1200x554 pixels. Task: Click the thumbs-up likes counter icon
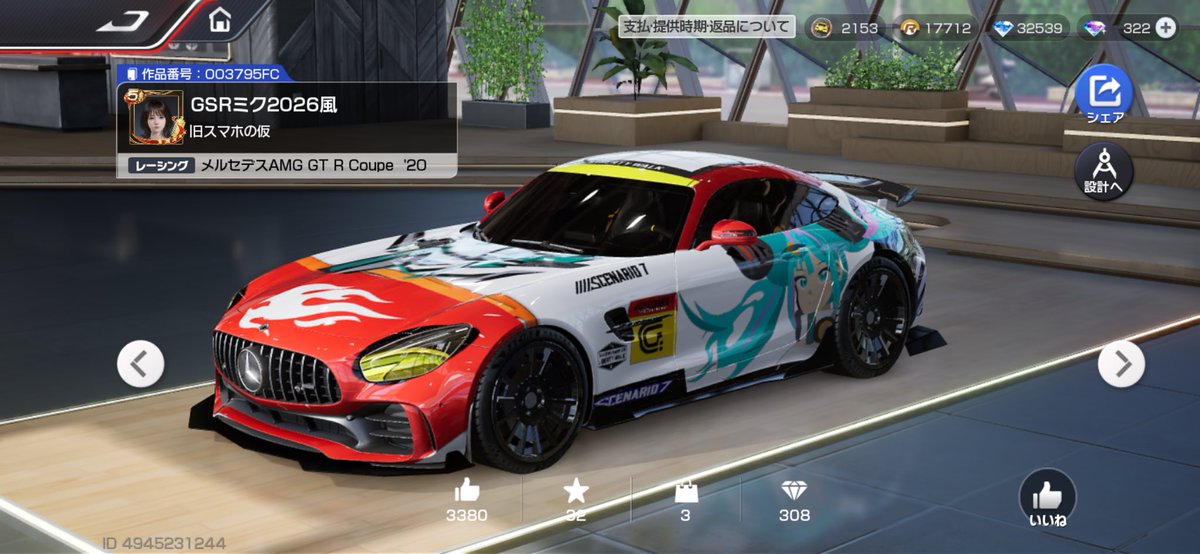467,490
